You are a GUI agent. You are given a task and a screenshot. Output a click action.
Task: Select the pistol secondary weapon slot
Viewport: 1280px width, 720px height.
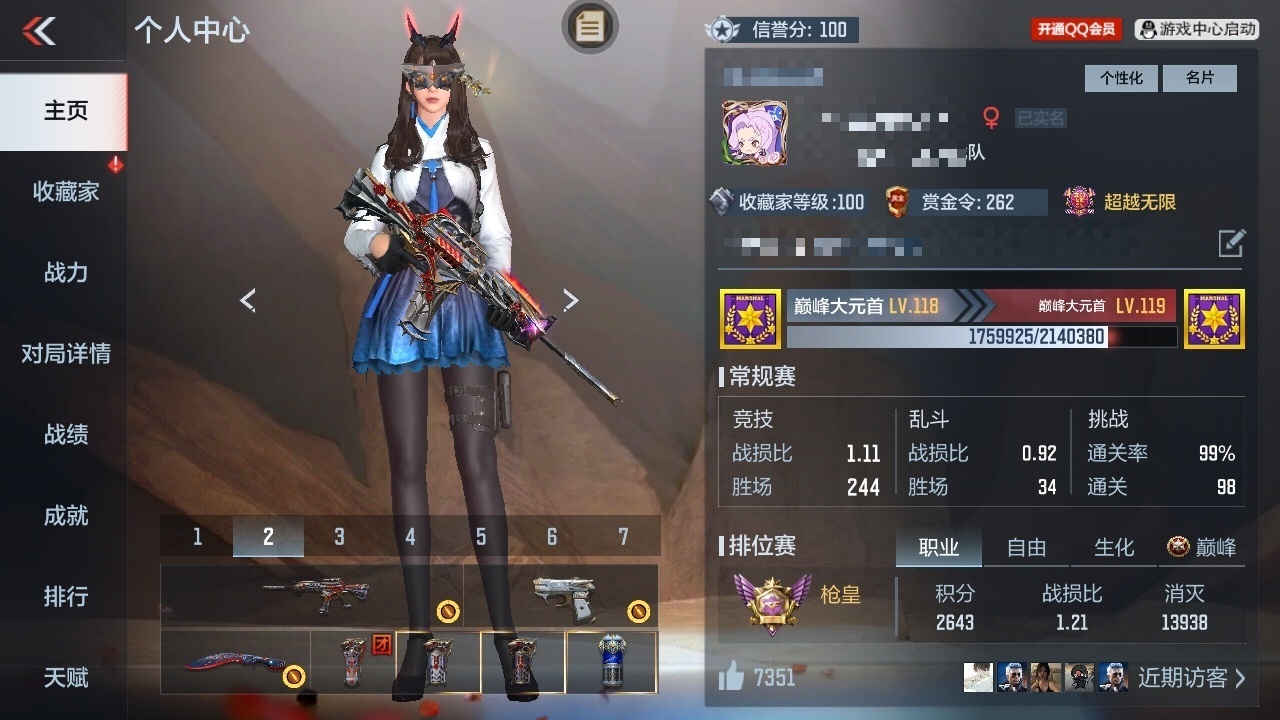pyautogui.click(x=561, y=596)
